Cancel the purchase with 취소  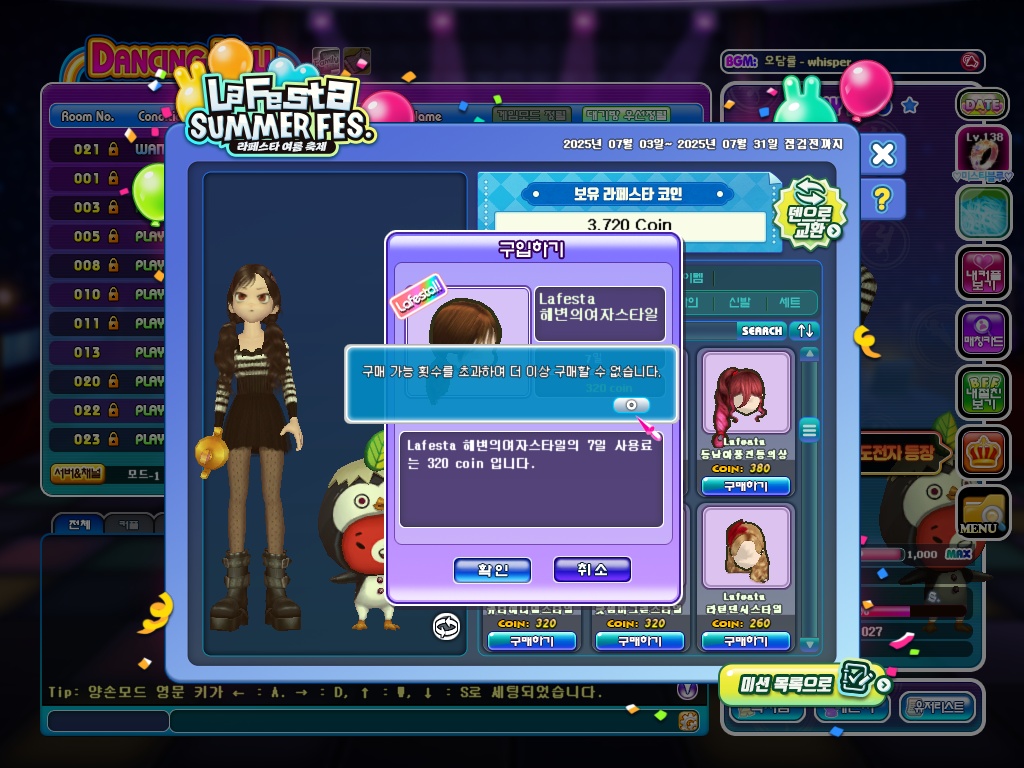click(x=592, y=570)
